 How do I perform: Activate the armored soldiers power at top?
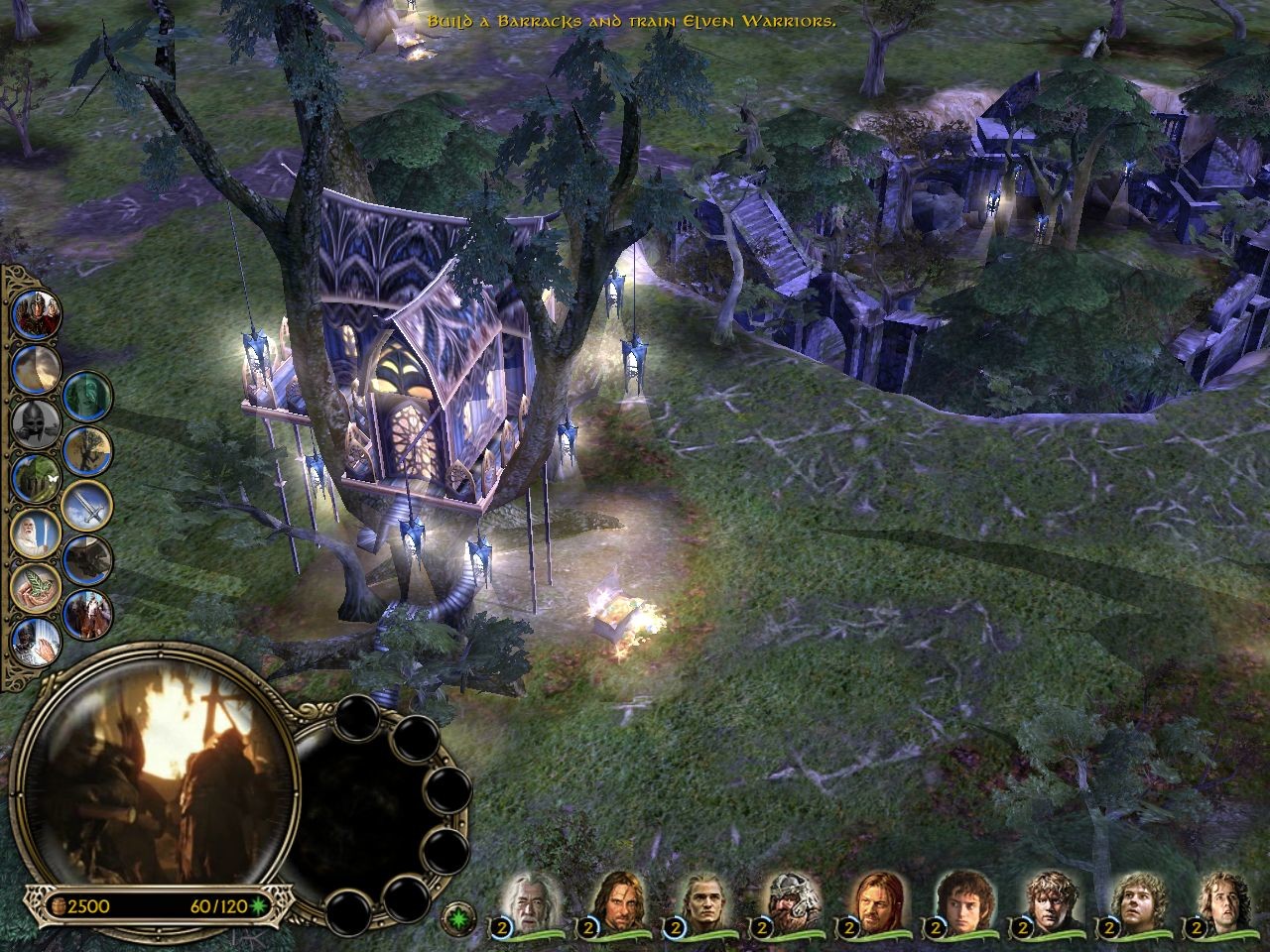[x=38, y=314]
